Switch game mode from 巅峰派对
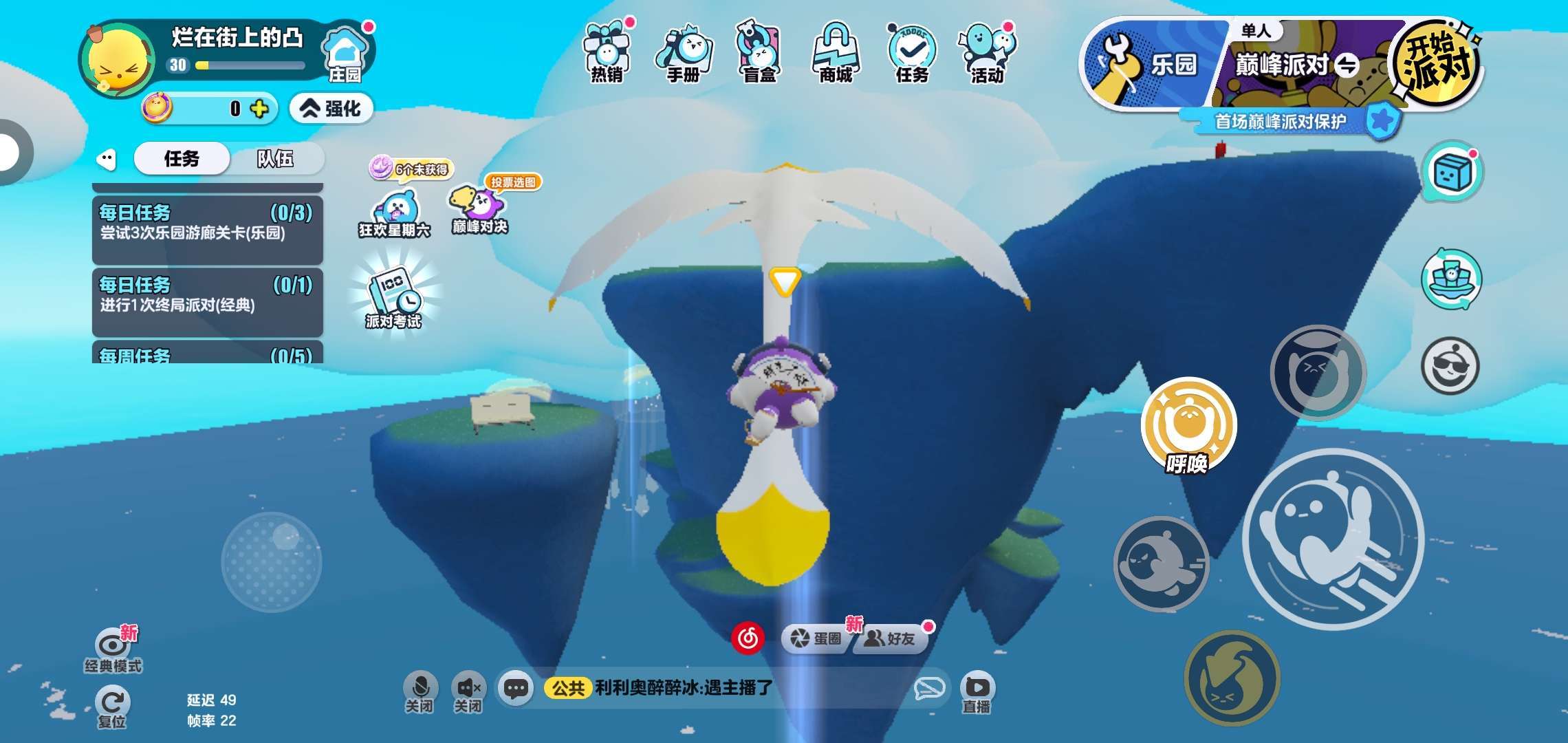Image resolution: width=1568 pixels, height=743 pixels. point(1346,66)
